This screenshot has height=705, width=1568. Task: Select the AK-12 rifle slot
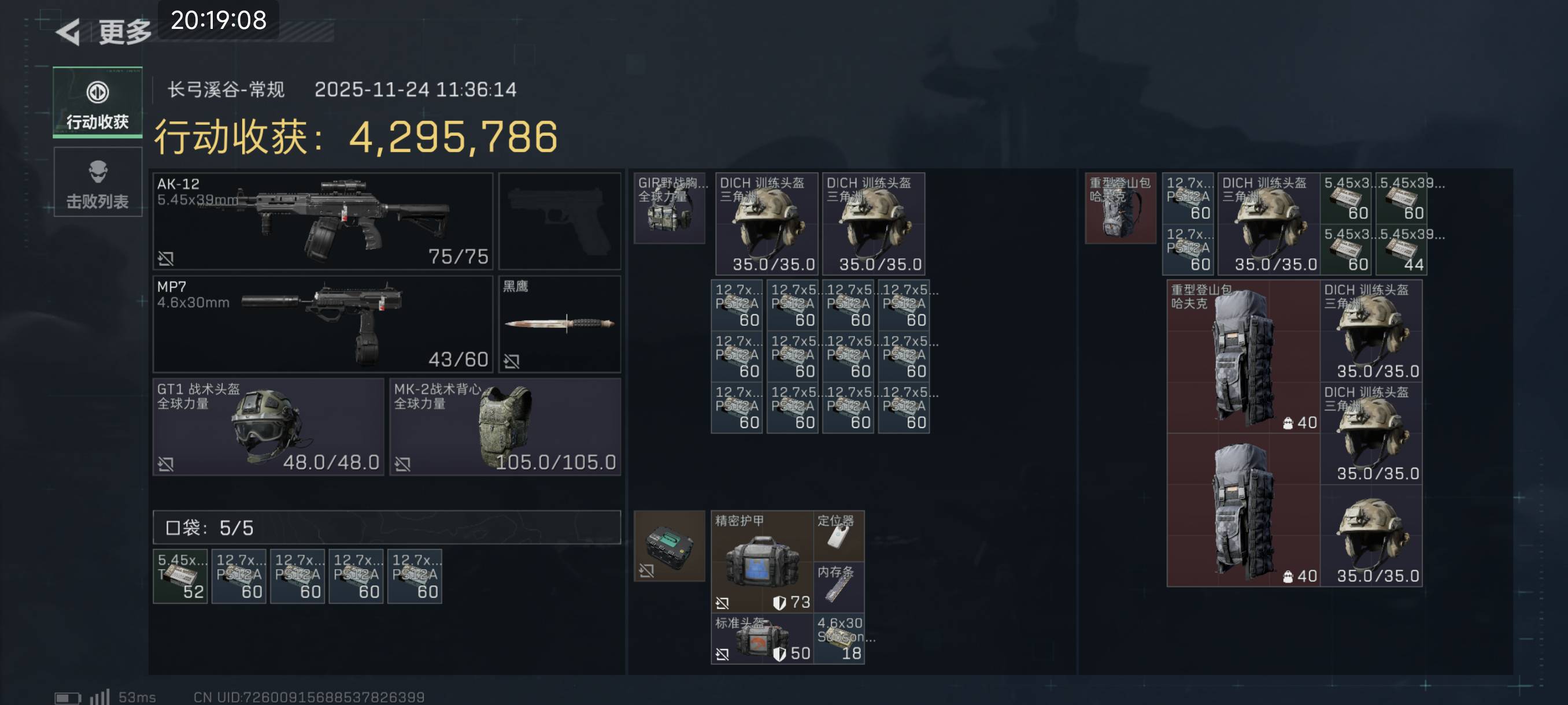coord(323,221)
